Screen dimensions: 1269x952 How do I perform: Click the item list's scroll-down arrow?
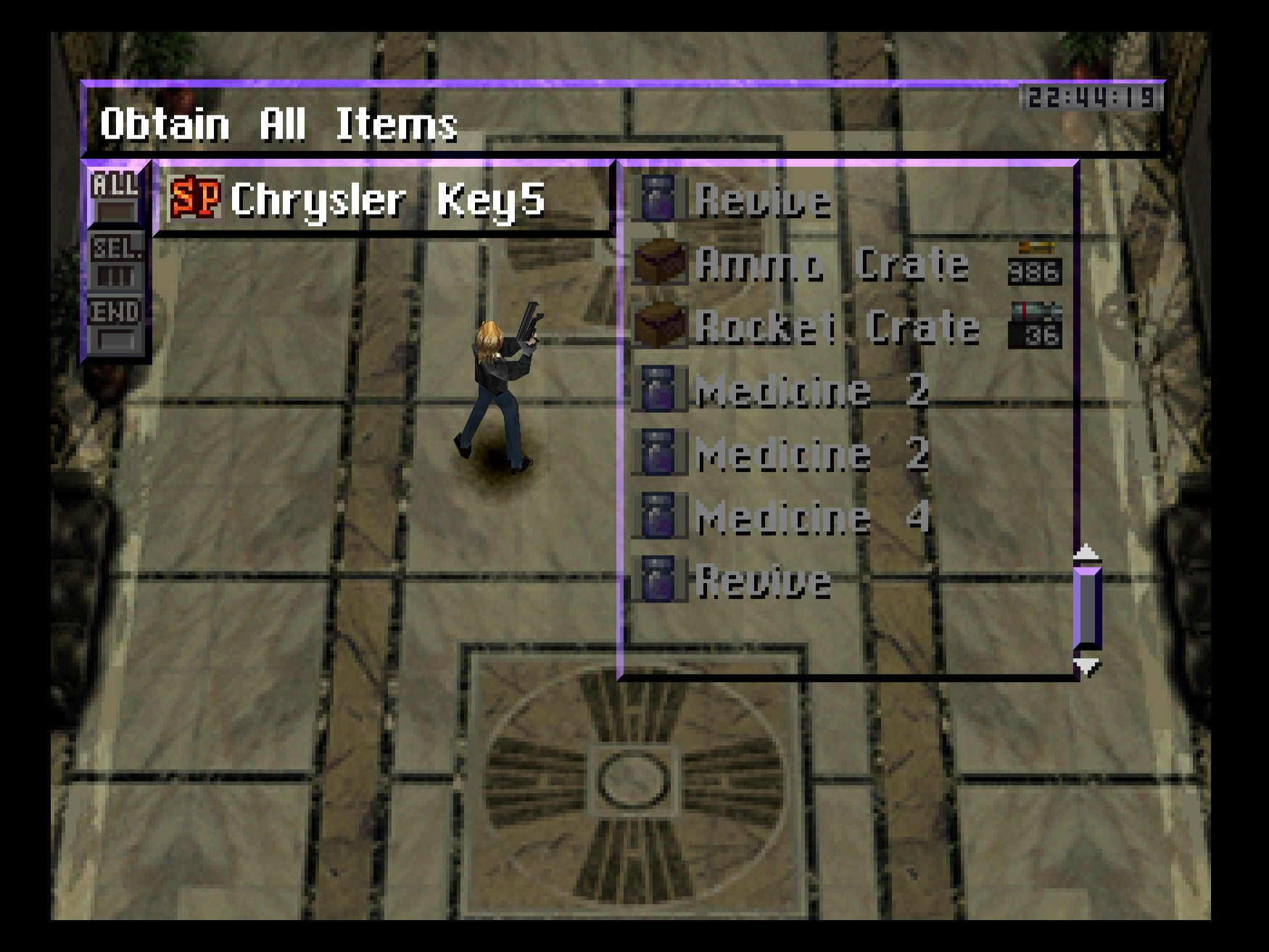click(x=1086, y=666)
